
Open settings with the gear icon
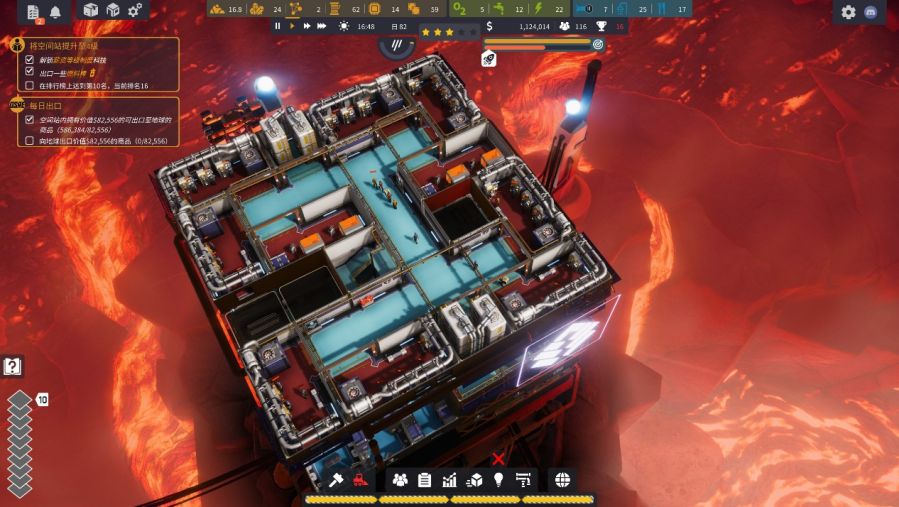(849, 12)
